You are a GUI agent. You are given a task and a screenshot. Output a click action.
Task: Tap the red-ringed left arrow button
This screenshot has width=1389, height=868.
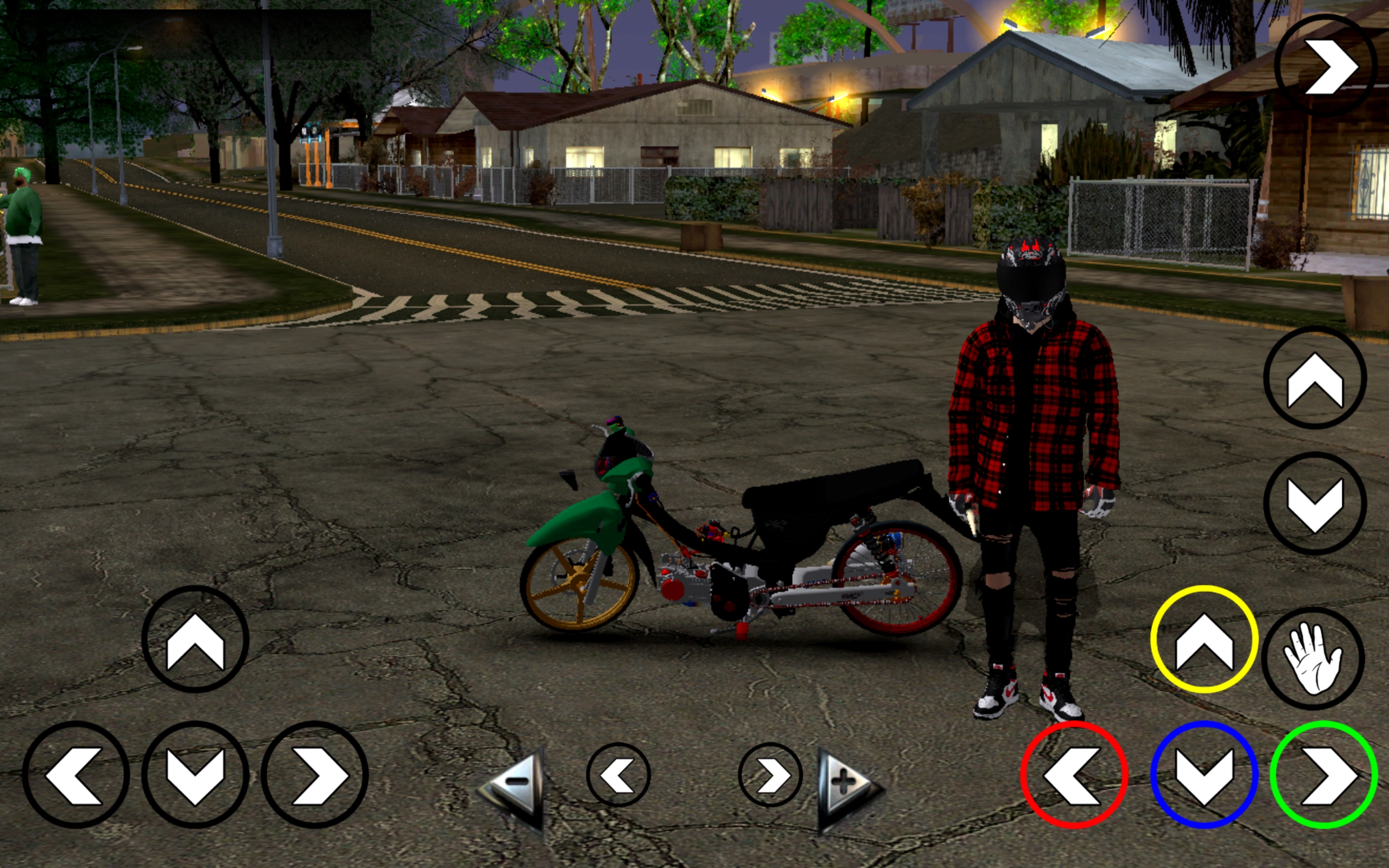pos(1074,775)
